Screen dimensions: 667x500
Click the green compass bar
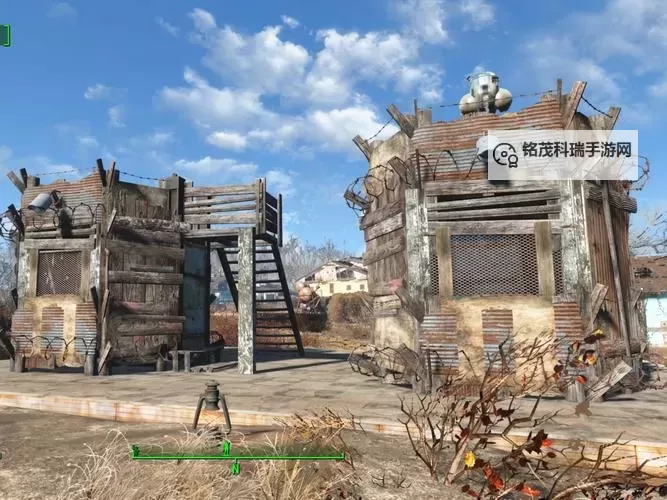pos(237,456)
